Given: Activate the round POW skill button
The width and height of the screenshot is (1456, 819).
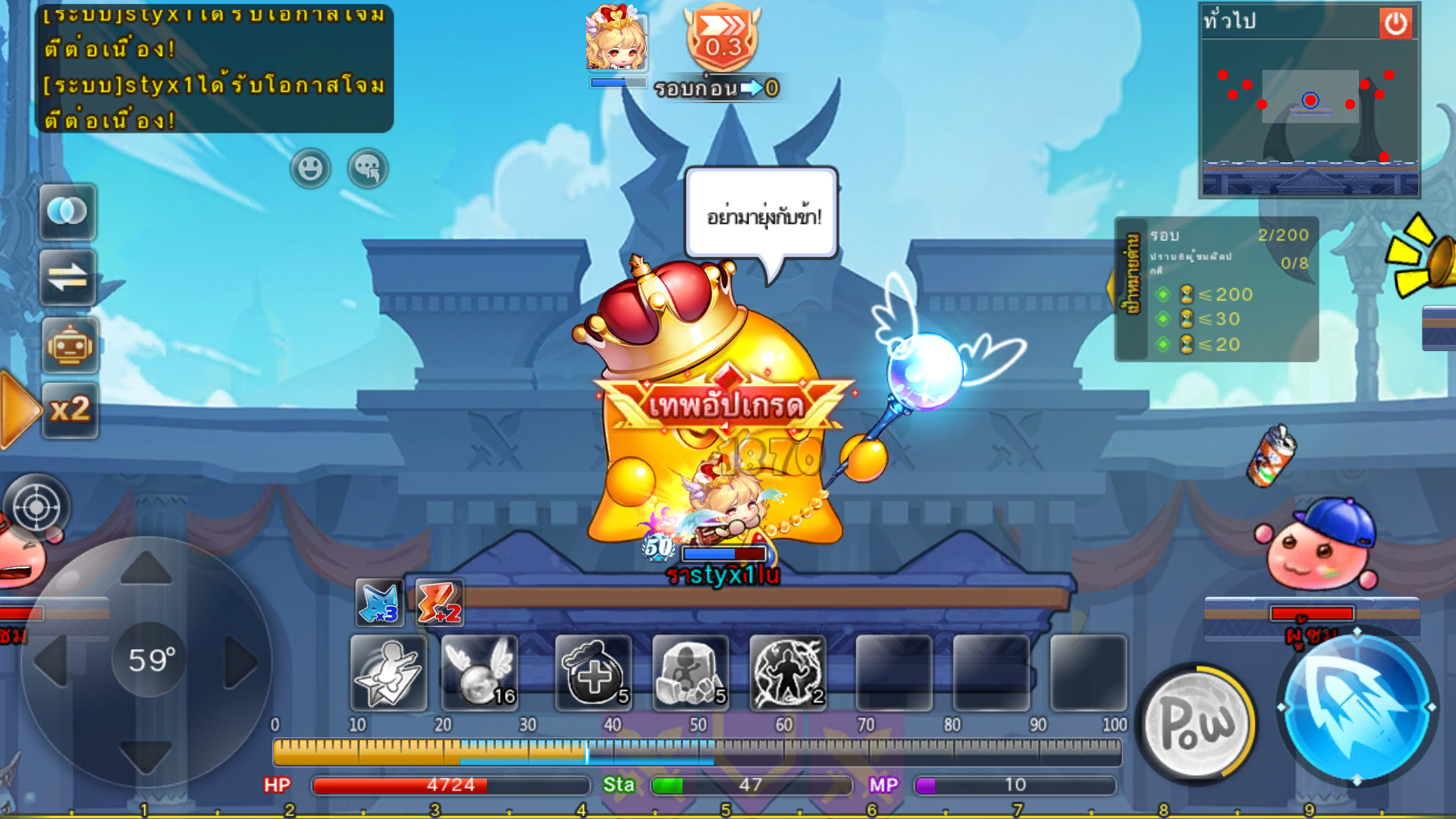Looking at the screenshot, I should click(x=1197, y=724).
